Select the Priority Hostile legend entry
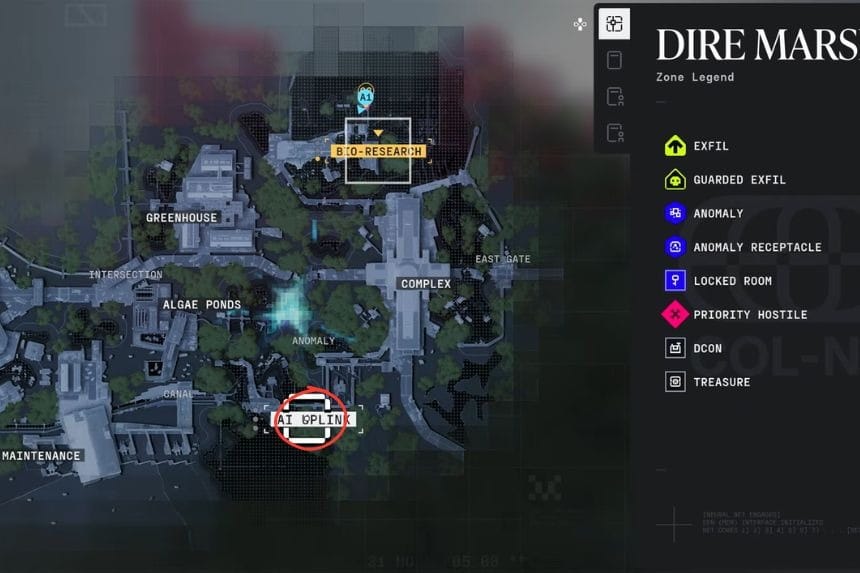The height and width of the screenshot is (573, 860). 749,315
